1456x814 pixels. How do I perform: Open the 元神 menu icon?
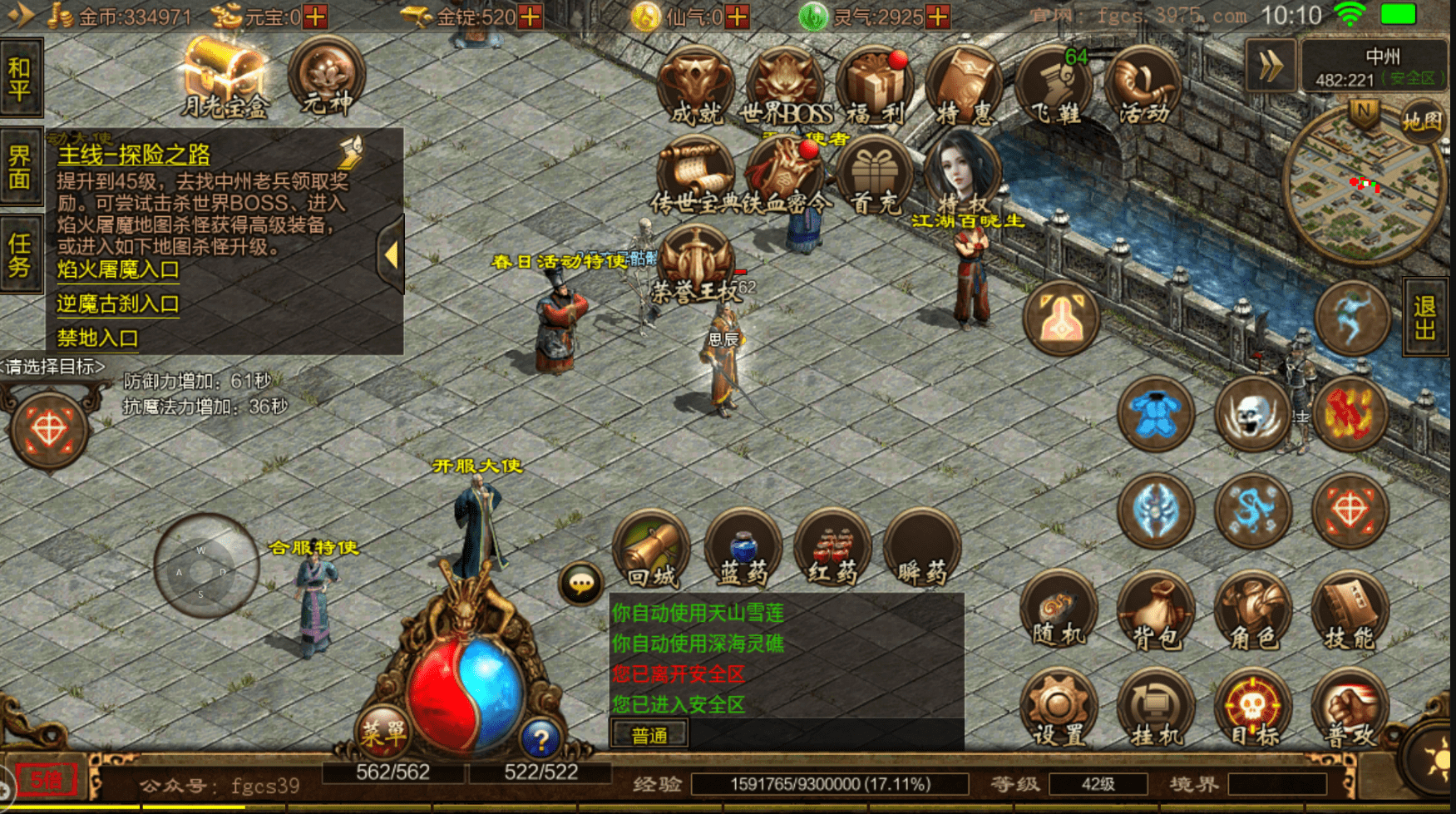point(327,78)
